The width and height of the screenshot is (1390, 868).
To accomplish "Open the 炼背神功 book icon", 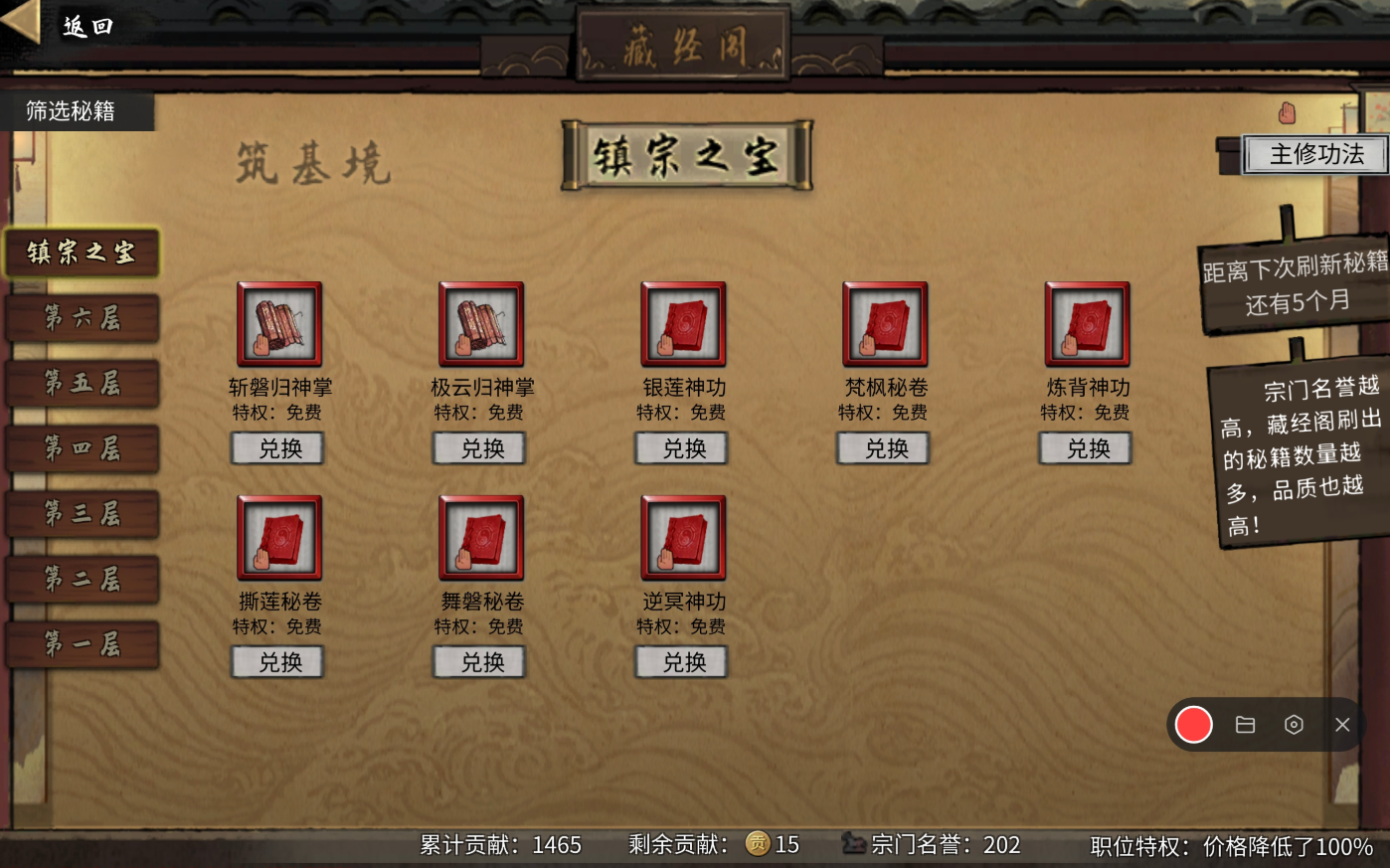I will pyautogui.click(x=1084, y=324).
